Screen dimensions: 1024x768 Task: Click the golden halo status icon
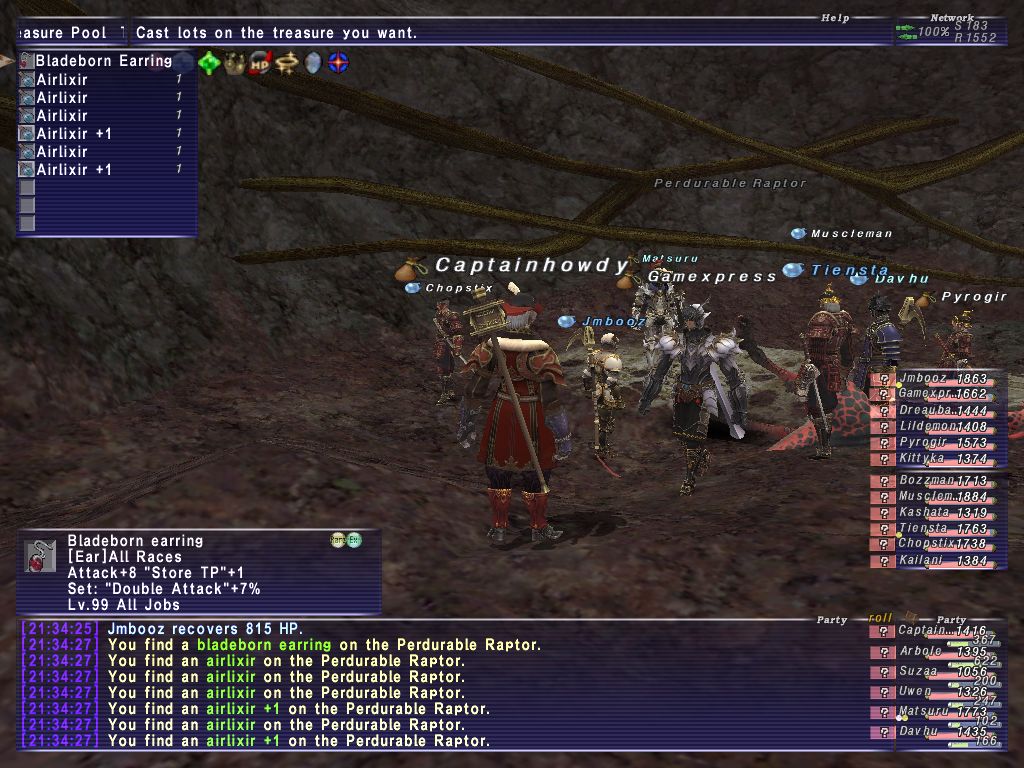click(x=287, y=63)
